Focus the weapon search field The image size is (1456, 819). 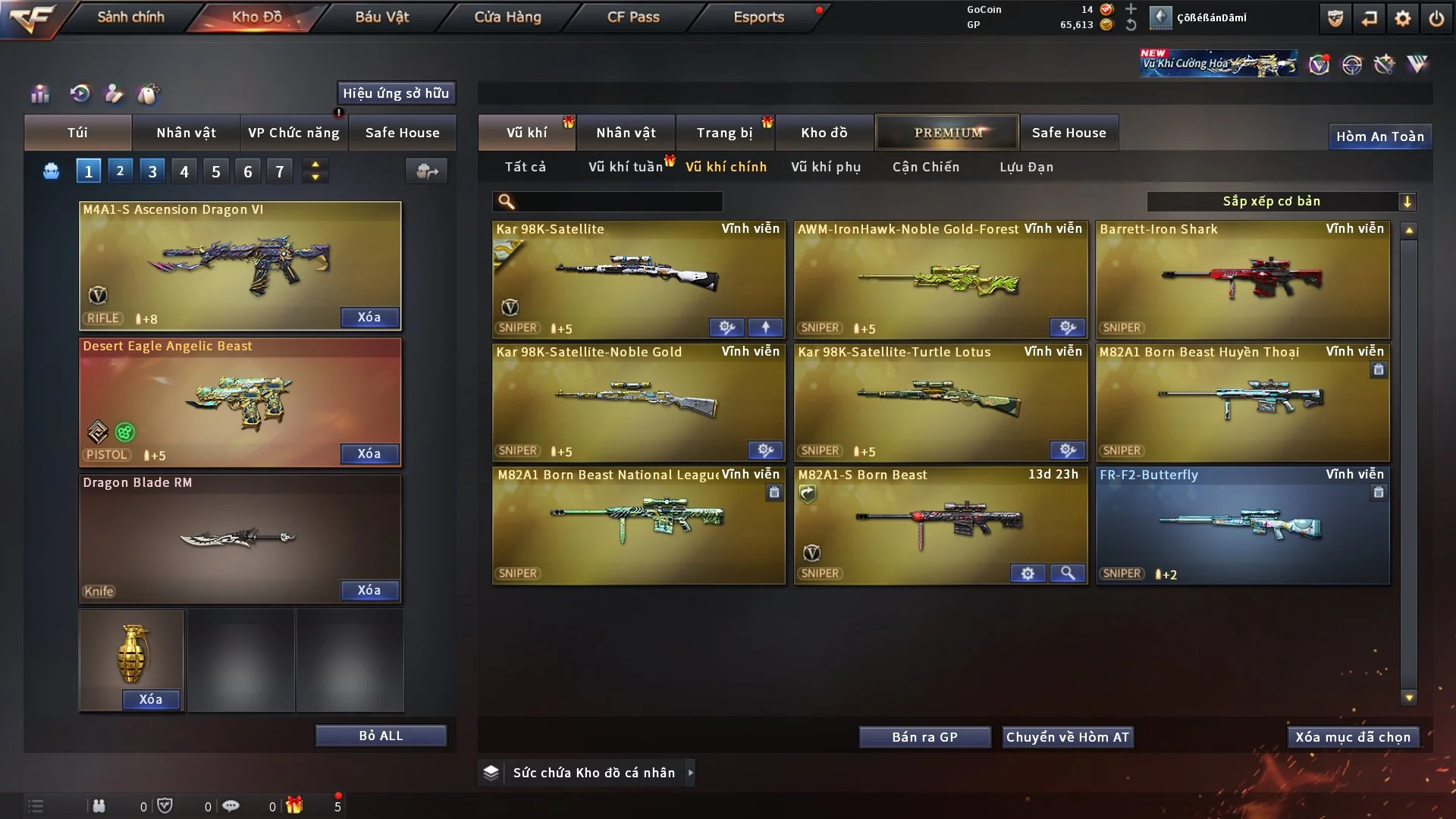[618, 202]
